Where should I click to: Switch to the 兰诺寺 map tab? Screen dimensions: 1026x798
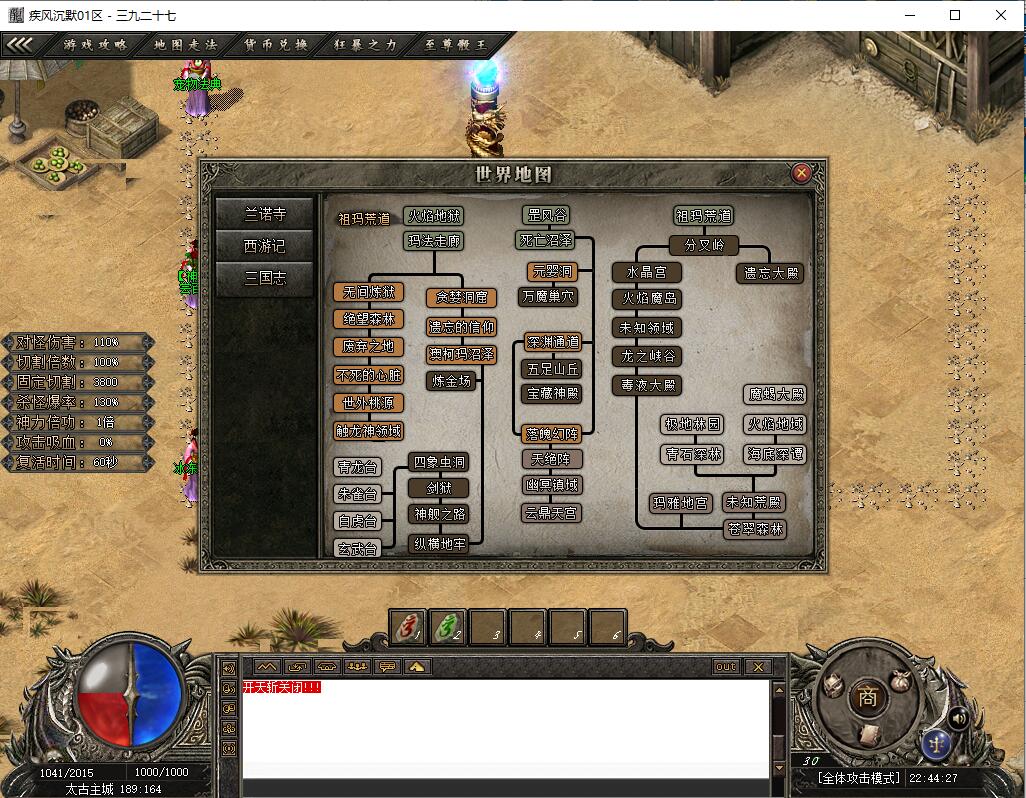pos(265,214)
